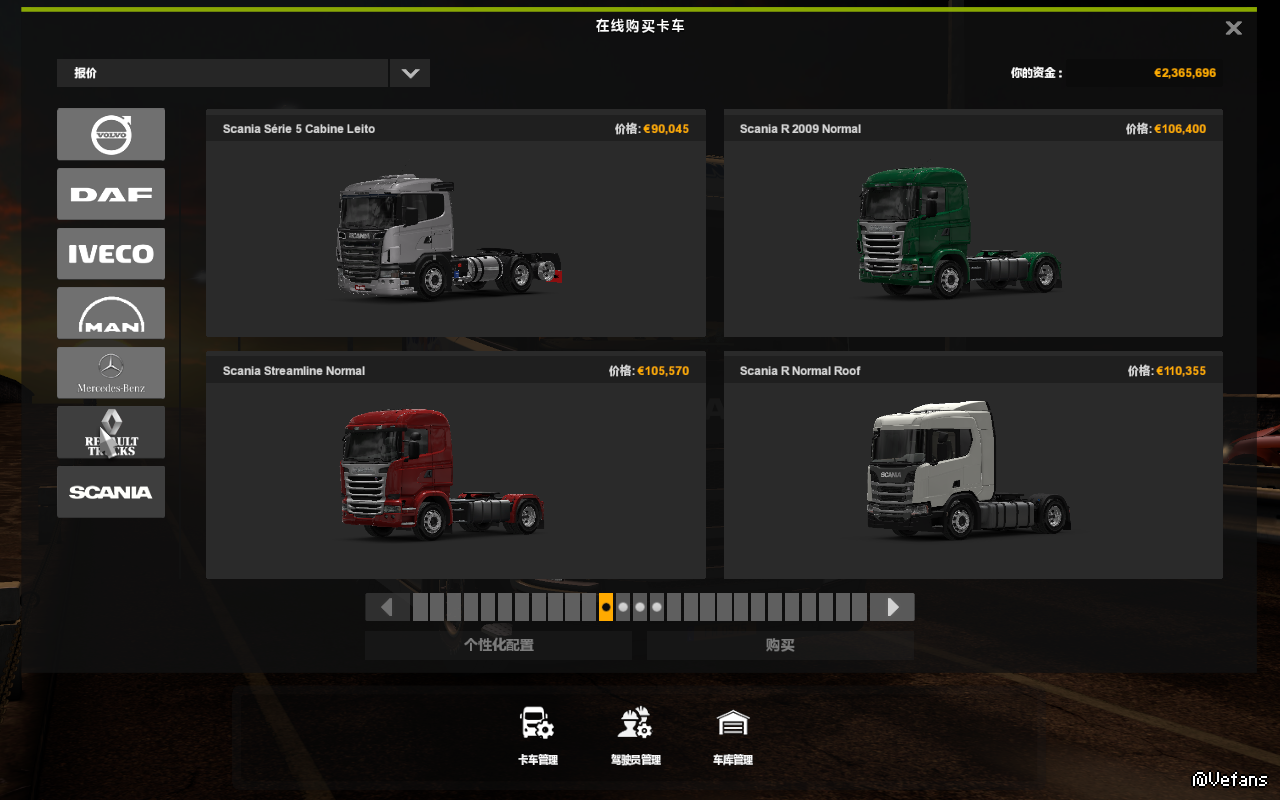
Task: Select the Scania Série 5 Cabine Leito truck
Action: pyautogui.click(x=455, y=238)
